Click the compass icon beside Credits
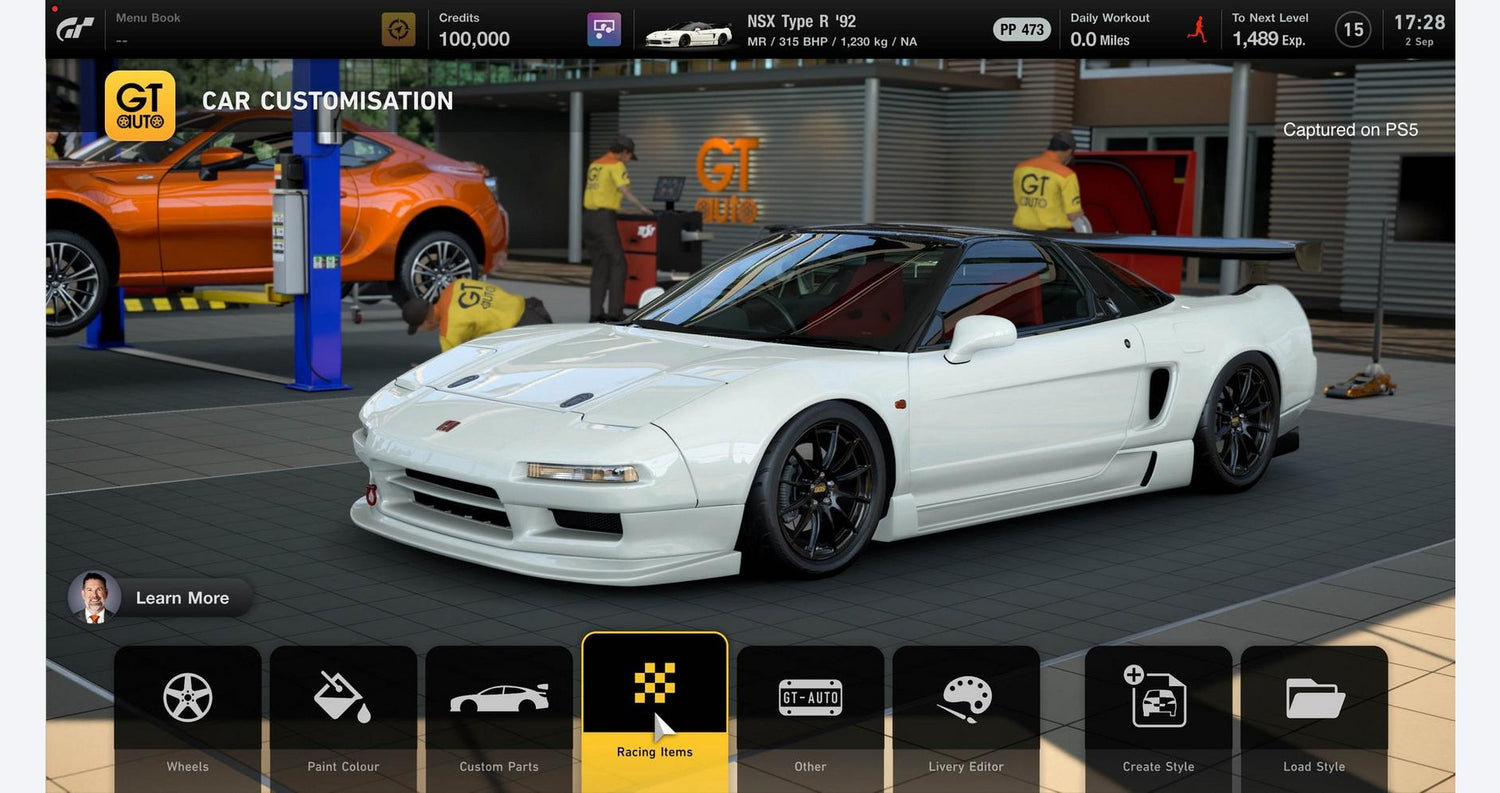This screenshot has height=793, width=1500. point(398,29)
